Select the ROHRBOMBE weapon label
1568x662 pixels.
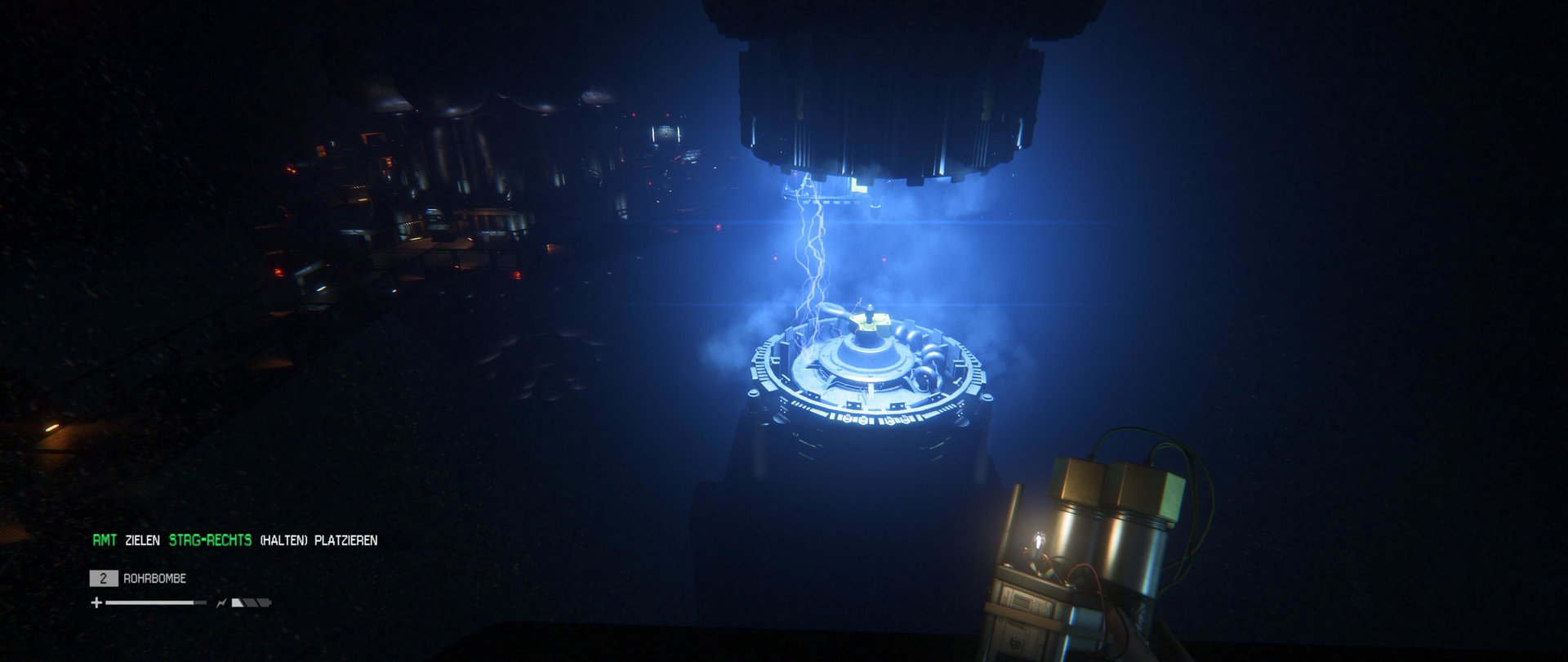155,578
